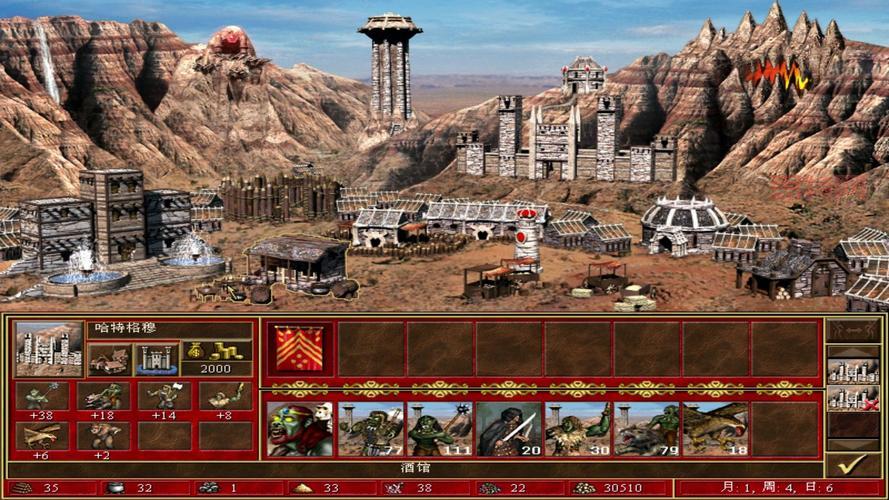
Task: Select the wolf rider stack of 79
Action: [x=646, y=429]
